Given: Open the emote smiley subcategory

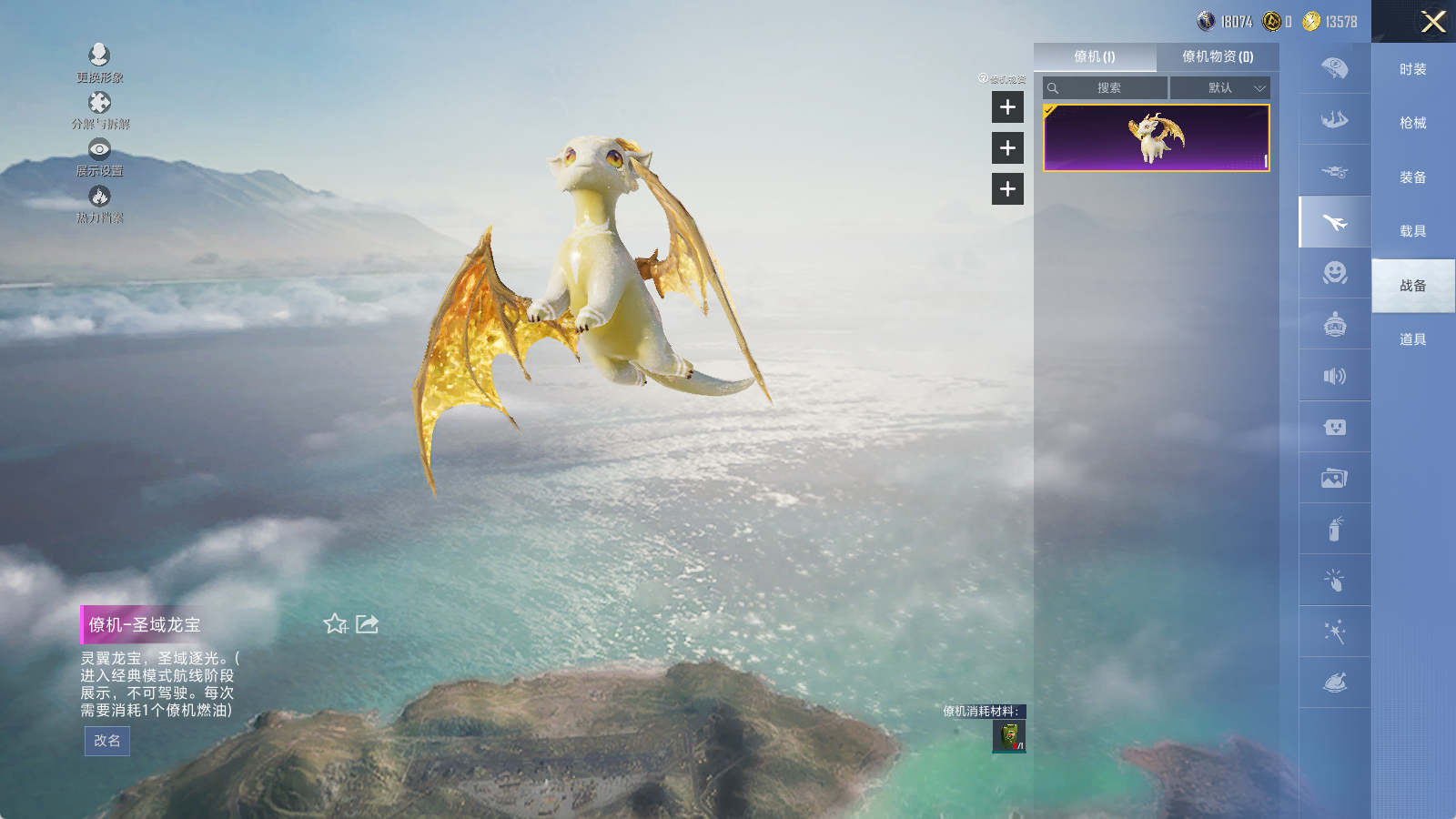Looking at the screenshot, I should [x=1334, y=273].
